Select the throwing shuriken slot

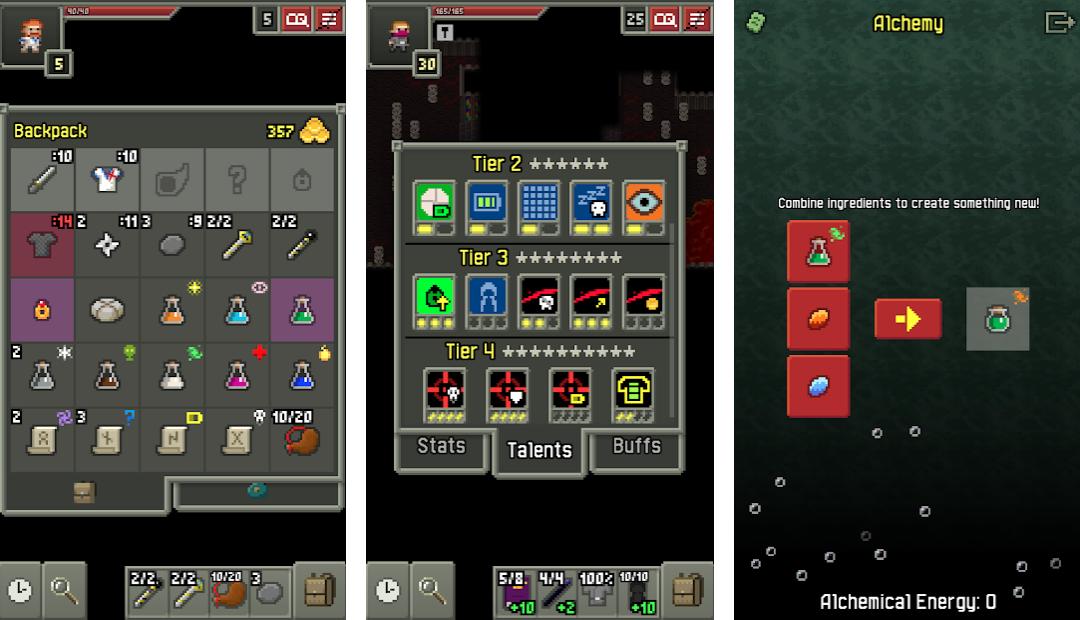pos(107,244)
